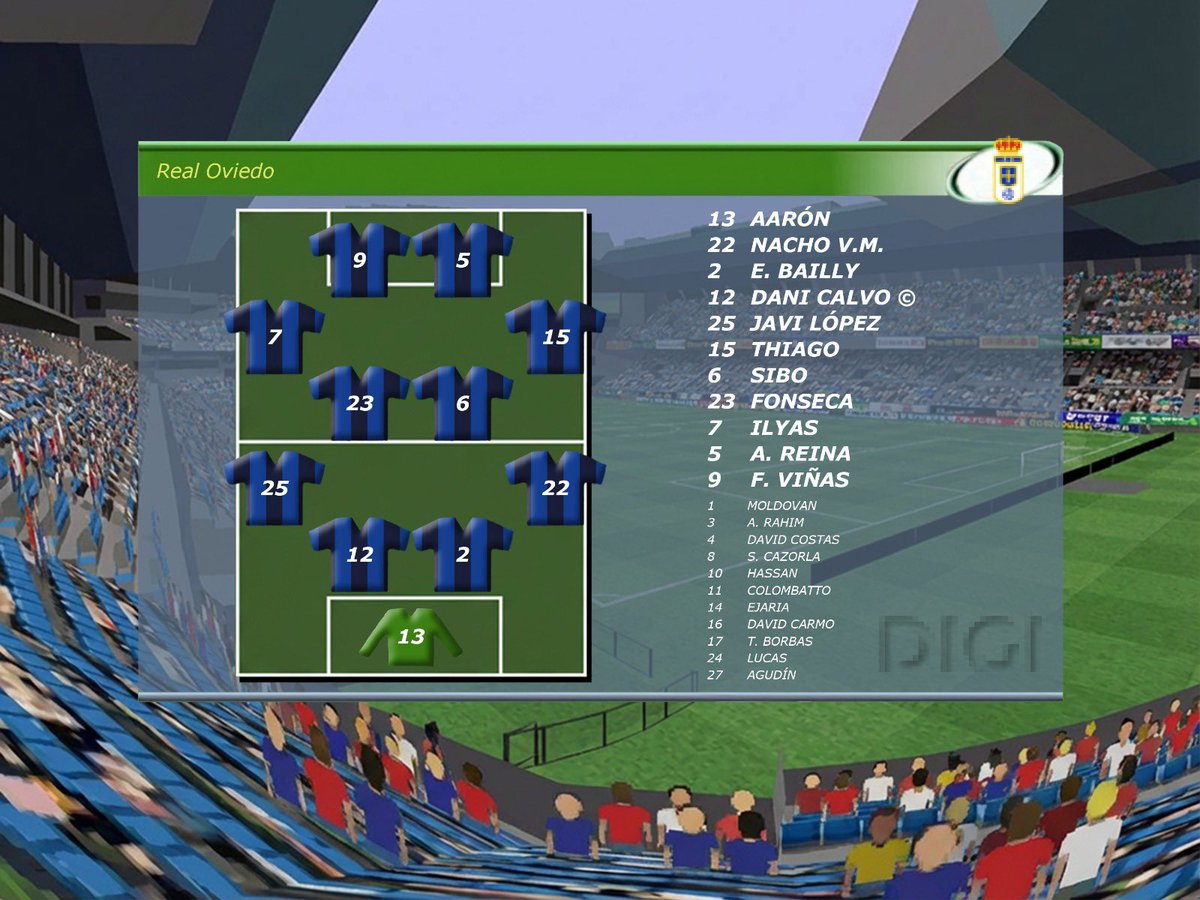The width and height of the screenshot is (1200, 900).
Task: Click F. VIÑAS in the lineup list
Action: point(799,480)
